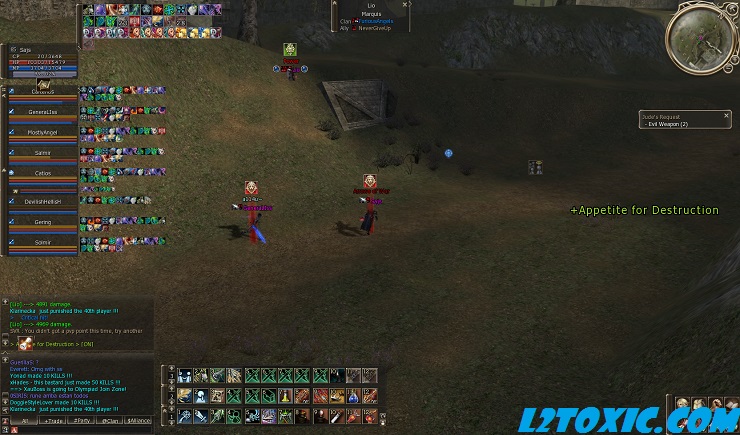Switch to the All chat tab
740x435 pixels.
26,421
